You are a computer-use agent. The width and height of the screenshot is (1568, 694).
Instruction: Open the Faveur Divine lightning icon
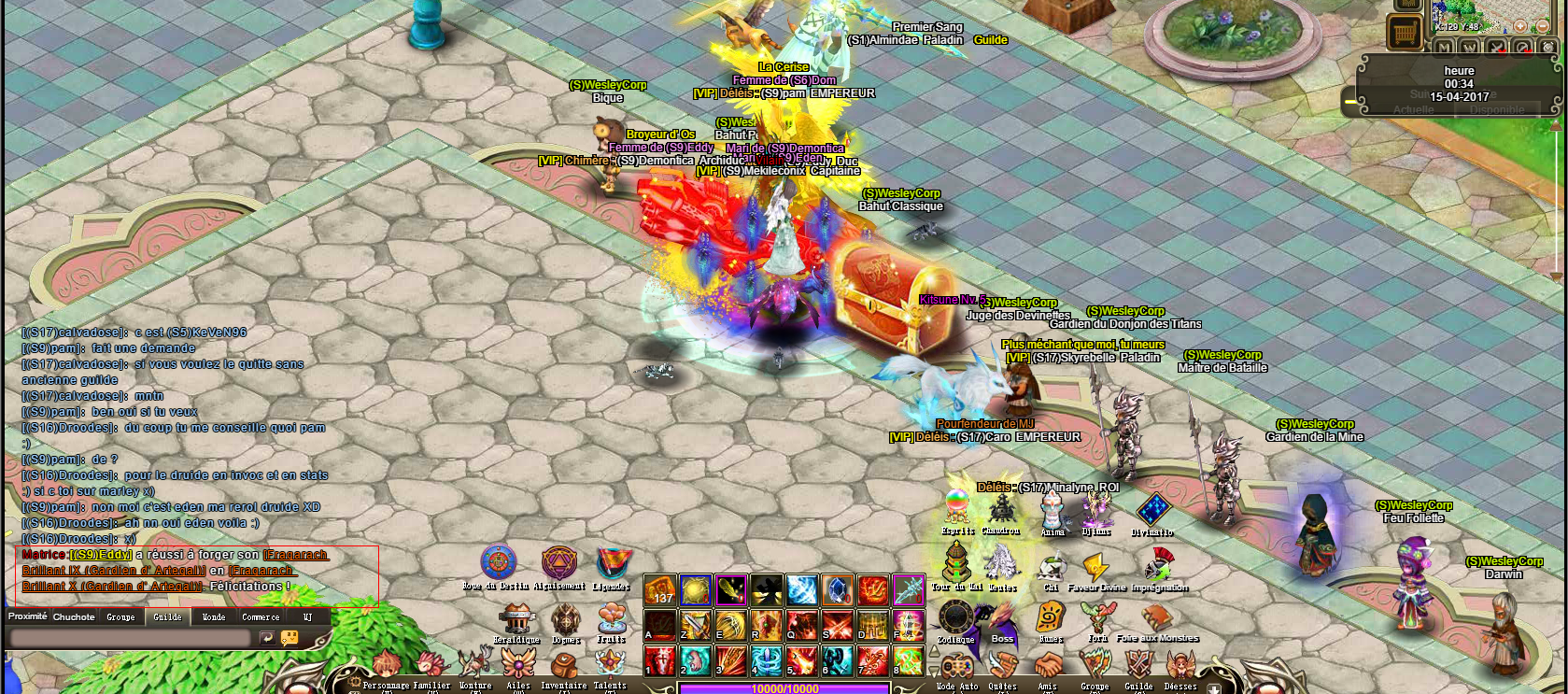(1095, 567)
